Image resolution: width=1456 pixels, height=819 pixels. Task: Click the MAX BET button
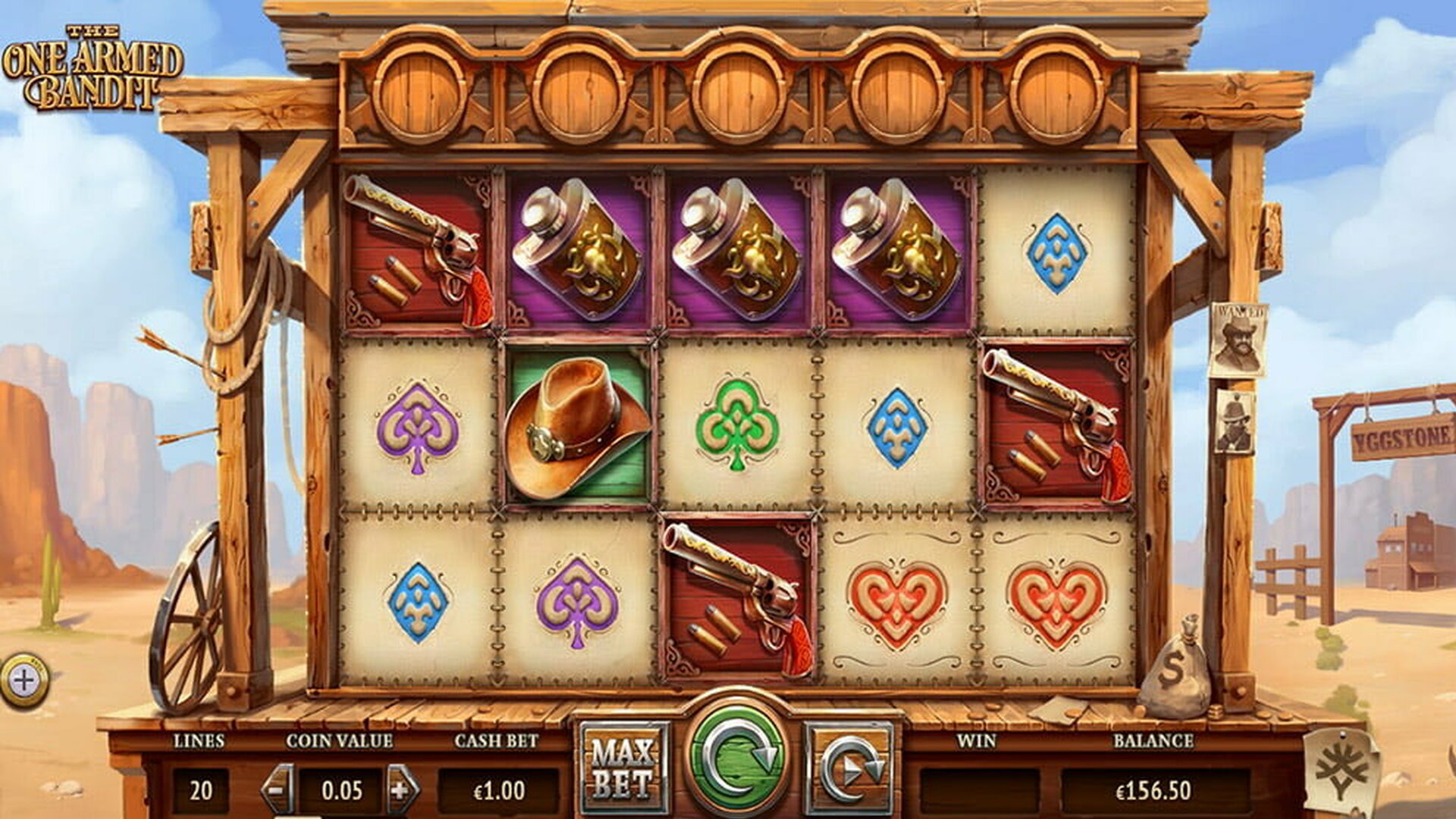click(623, 767)
